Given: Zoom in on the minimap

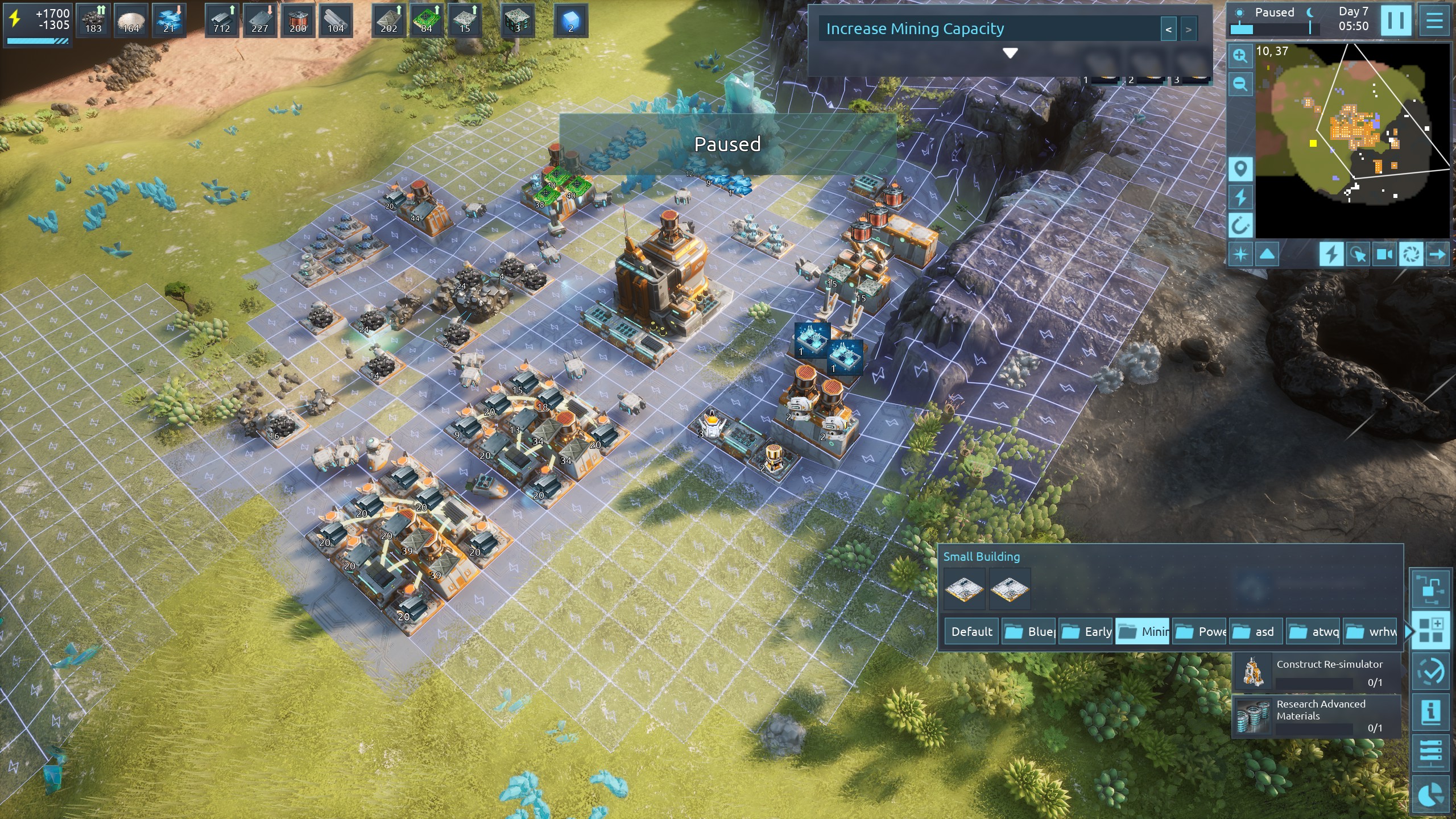Looking at the screenshot, I should click(1240, 56).
